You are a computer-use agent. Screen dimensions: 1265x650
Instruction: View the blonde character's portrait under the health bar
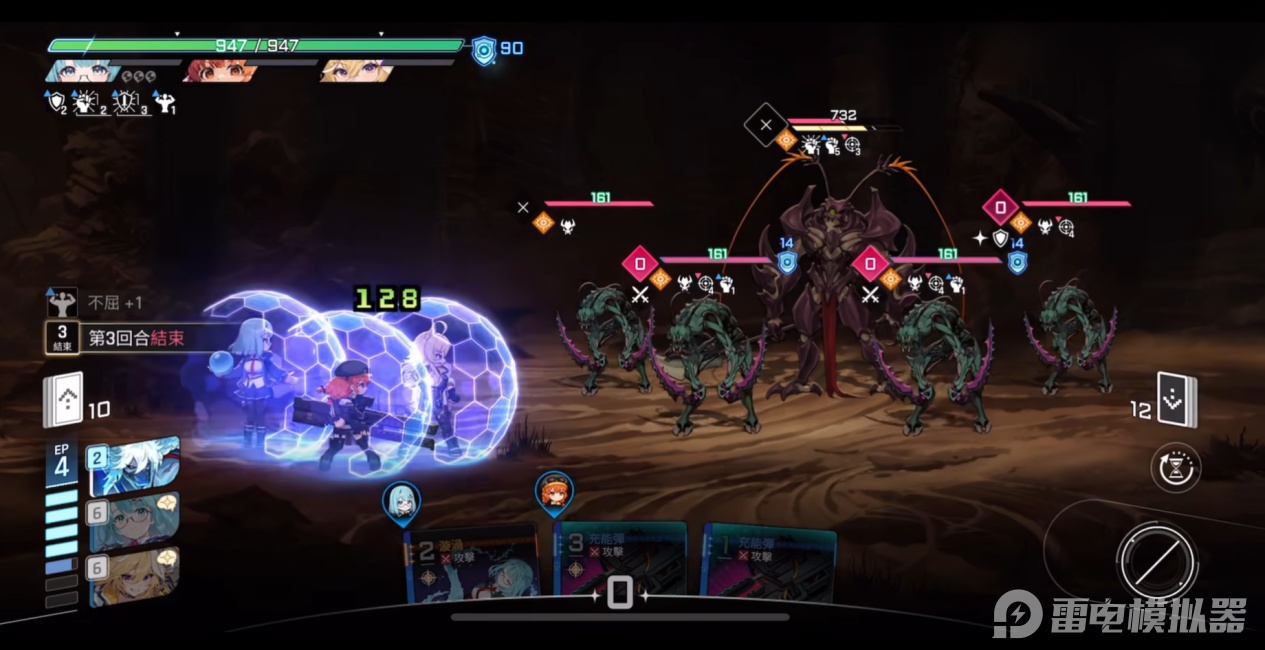pyautogui.click(x=356, y=72)
